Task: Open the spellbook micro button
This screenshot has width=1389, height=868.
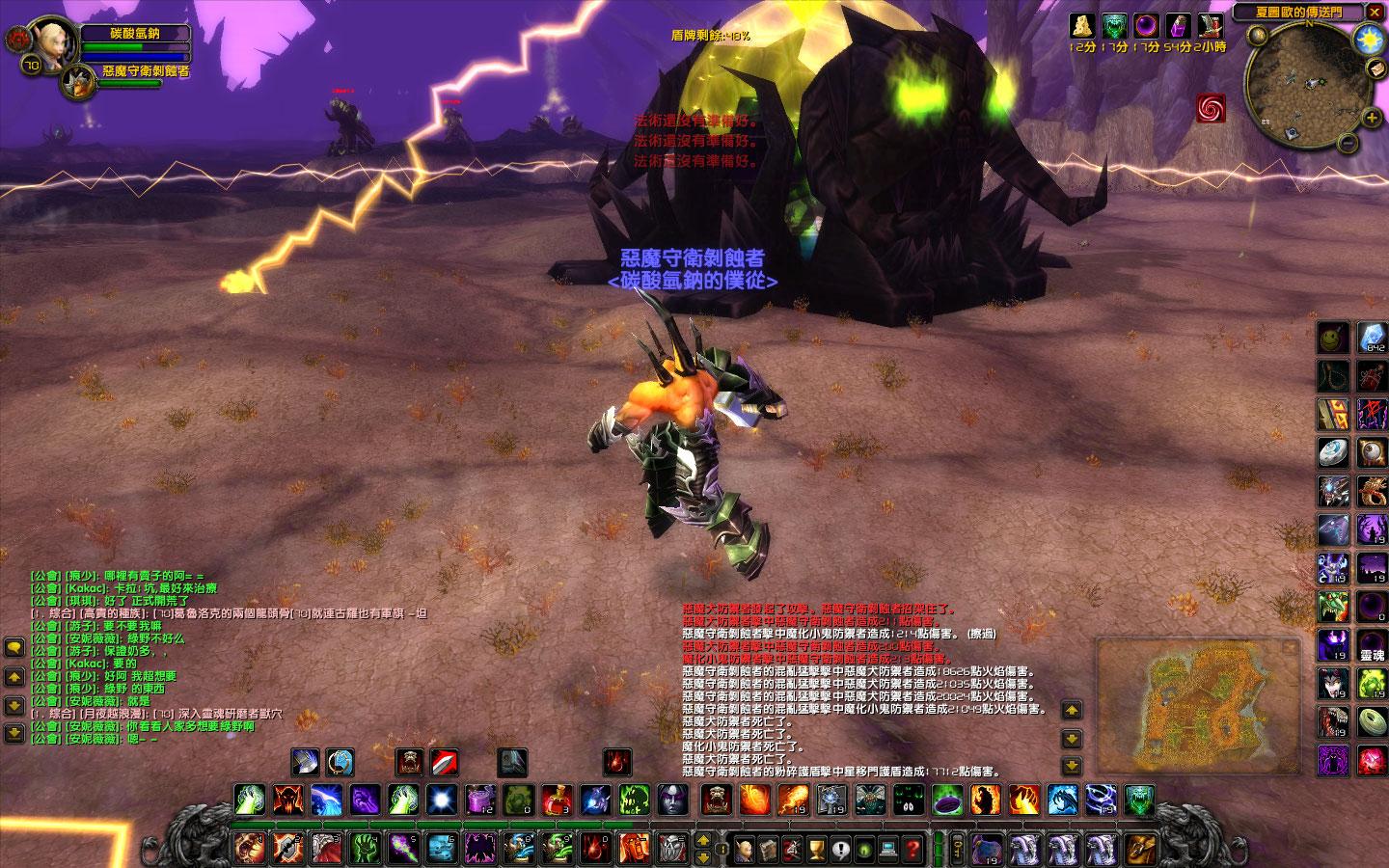Action: 769,849
